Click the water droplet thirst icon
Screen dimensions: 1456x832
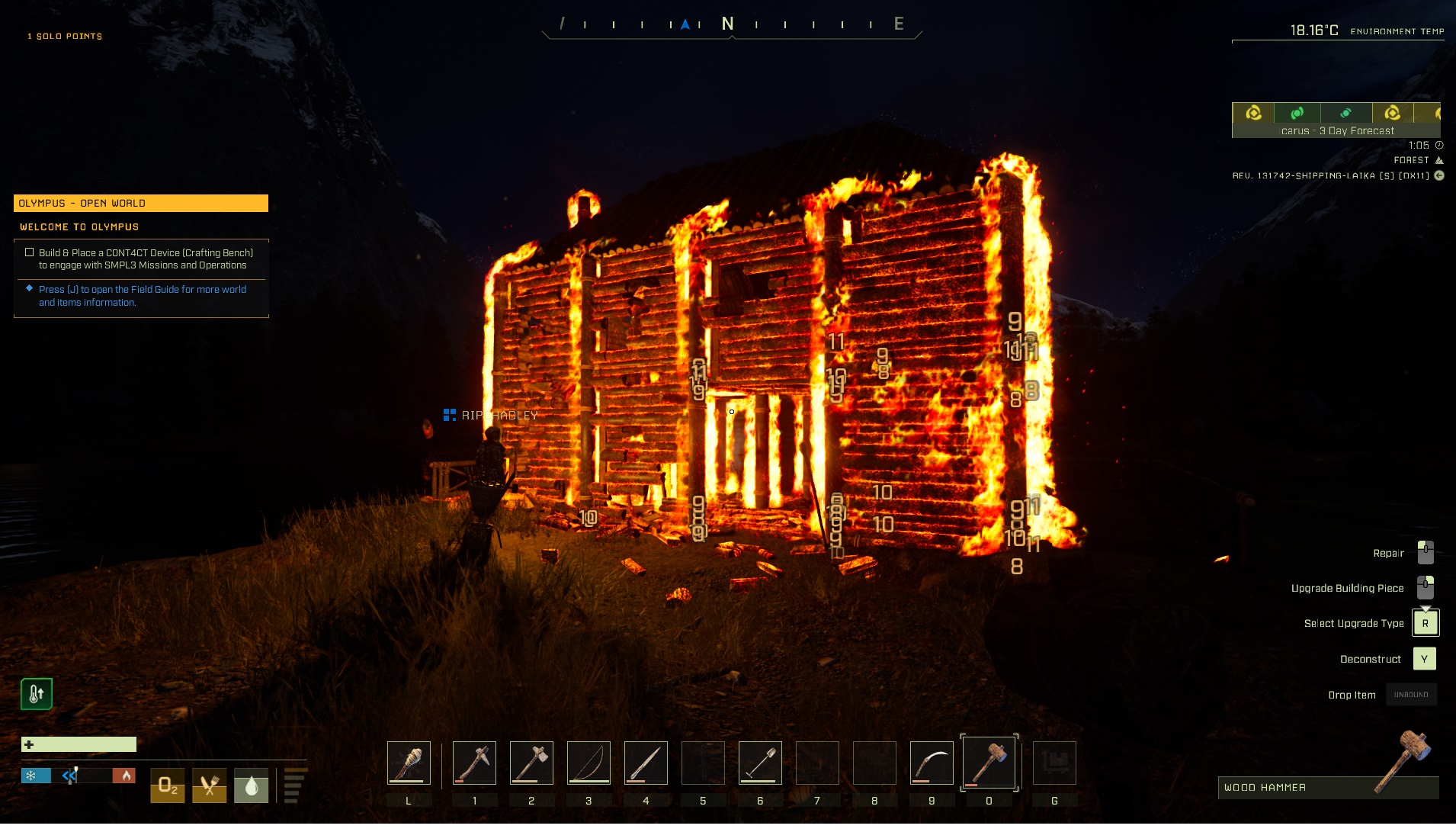251,785
